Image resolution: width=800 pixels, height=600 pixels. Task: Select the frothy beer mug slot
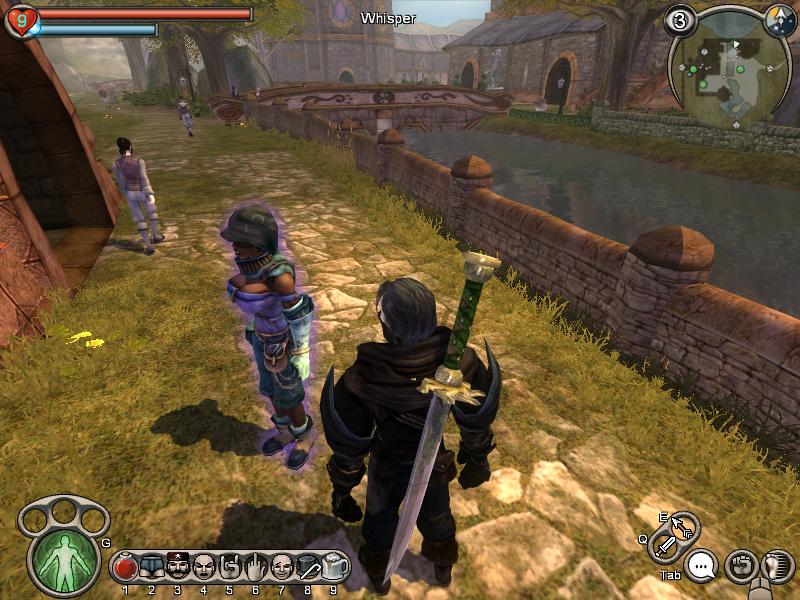334,568
